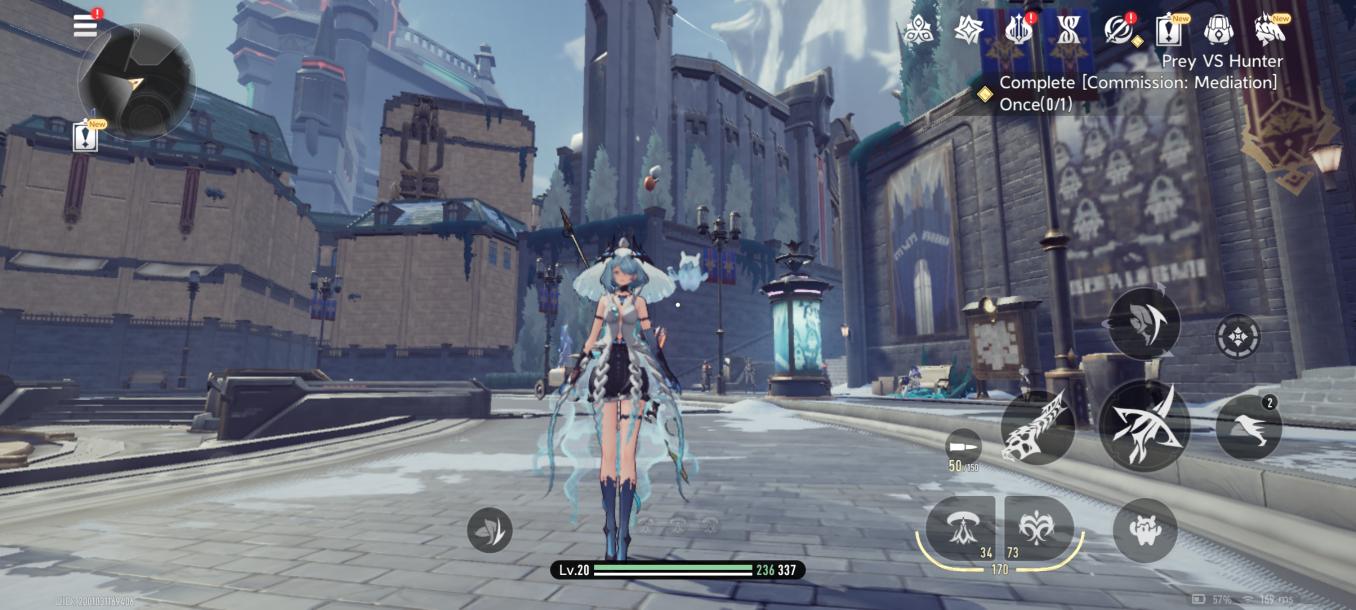Activate the spiked bone gauntlet skill
The height and width of the screenshot is (610, 1356).
pyautogui.click(x=1038, y=427)
